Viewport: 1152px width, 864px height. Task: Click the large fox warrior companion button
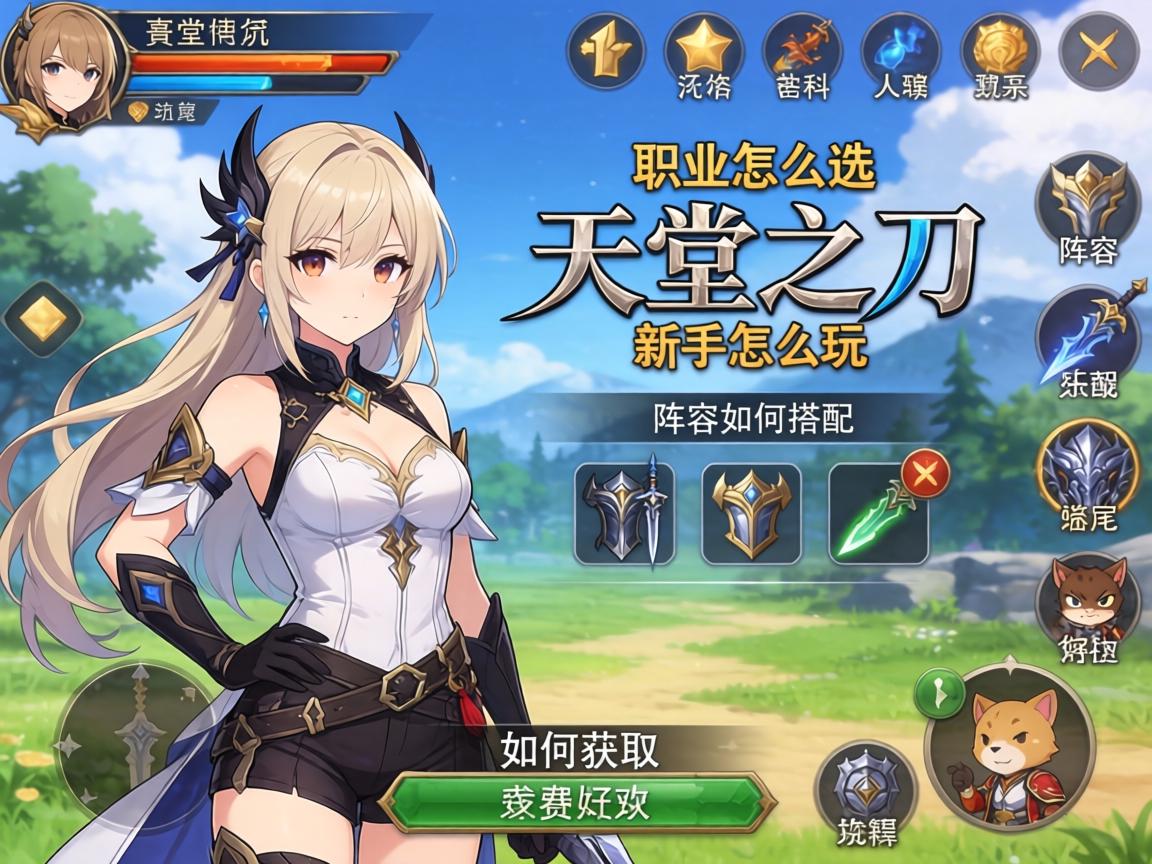click(1010, 745)
